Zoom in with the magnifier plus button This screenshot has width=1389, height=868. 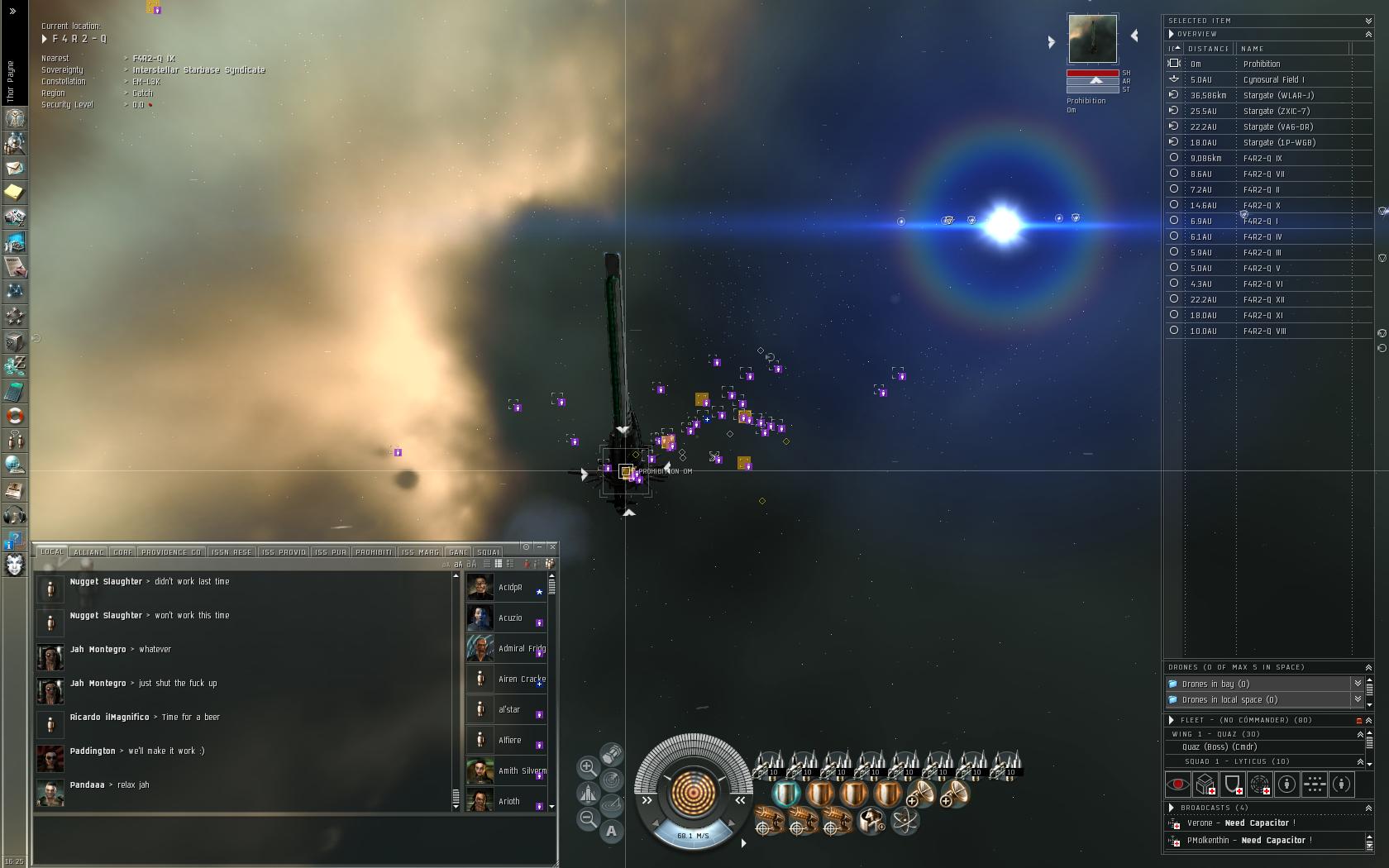pos(588,767)
